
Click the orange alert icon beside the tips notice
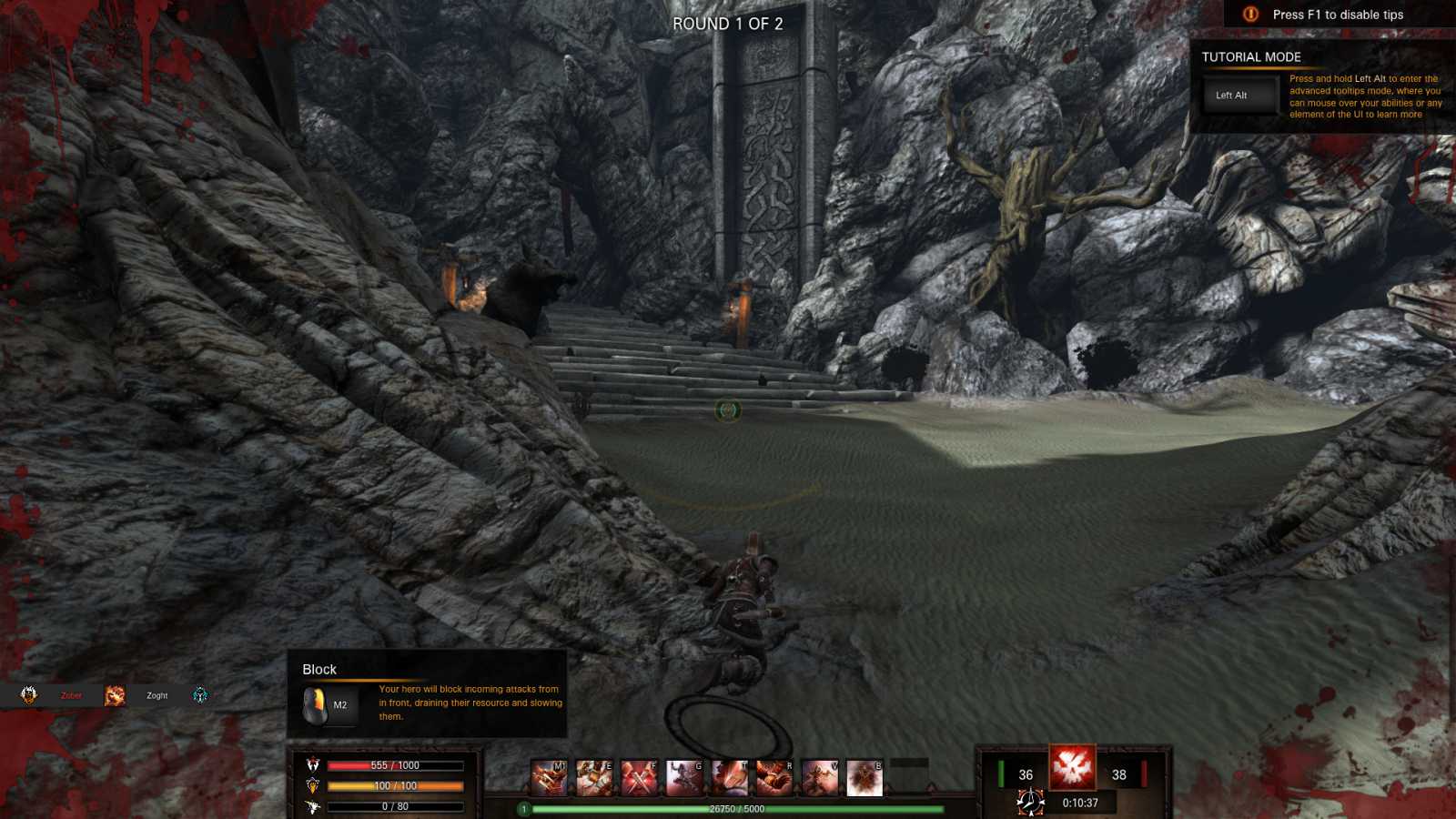(x=1250, y=15)
